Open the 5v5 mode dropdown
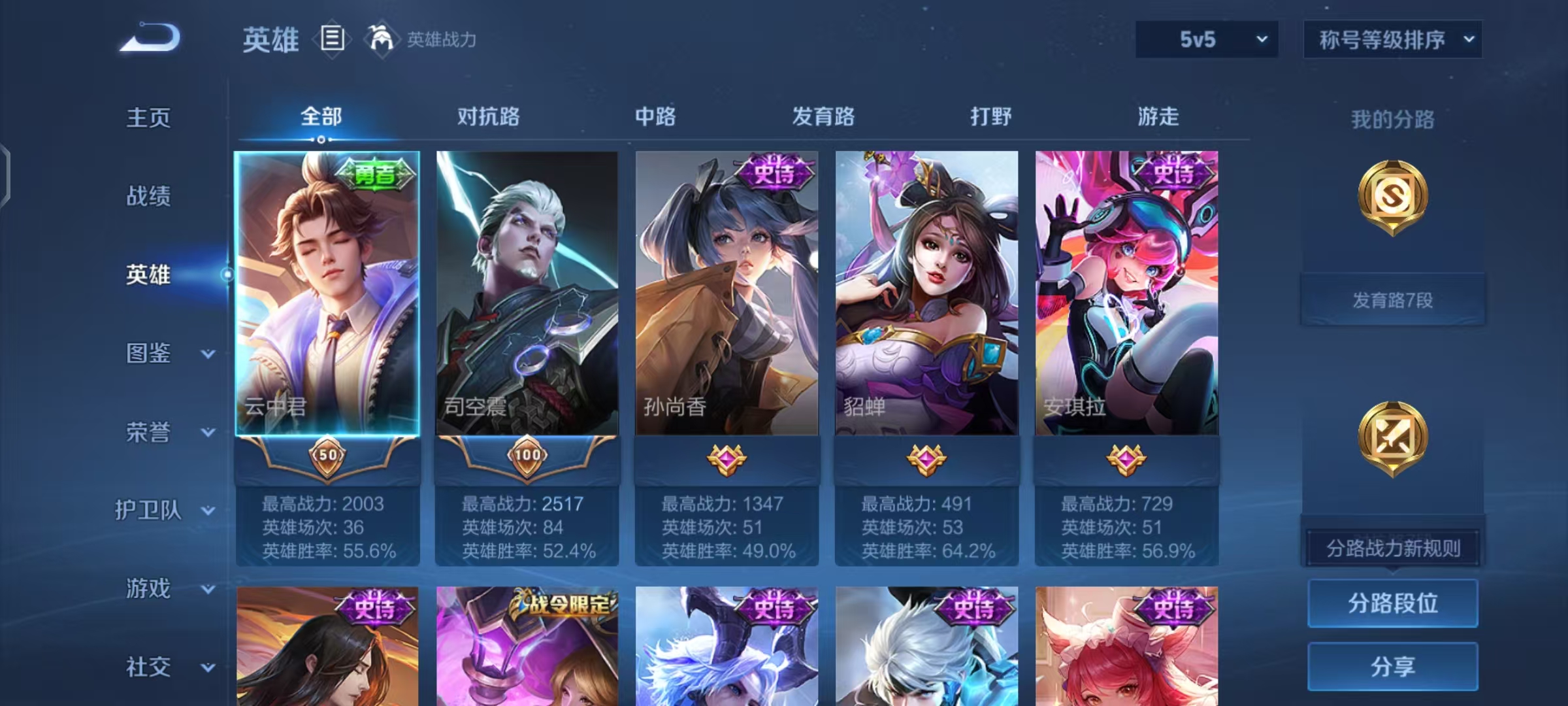 (x=1205, y=39)
